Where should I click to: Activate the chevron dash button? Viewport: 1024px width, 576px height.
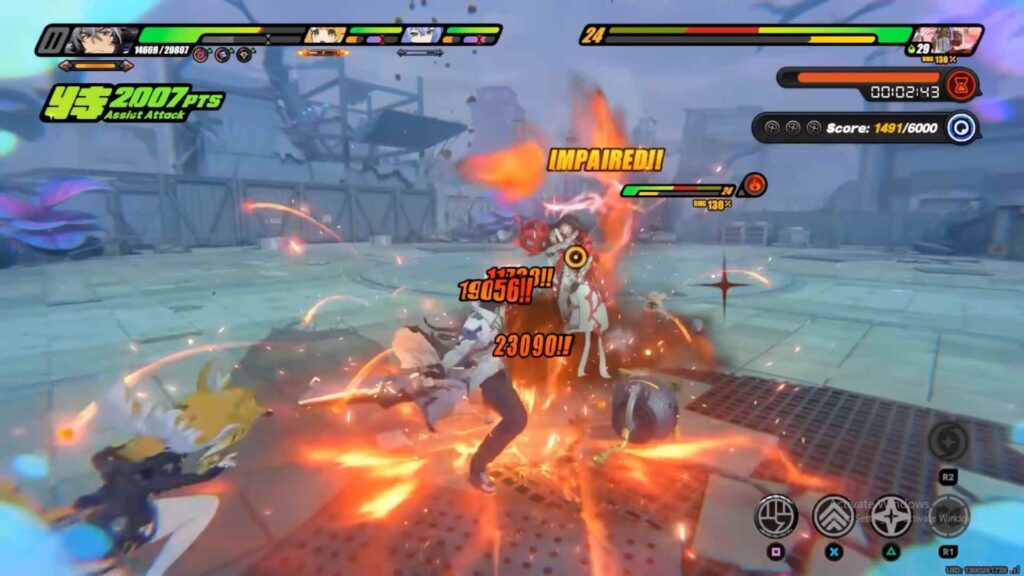click(x=833, y=515)
